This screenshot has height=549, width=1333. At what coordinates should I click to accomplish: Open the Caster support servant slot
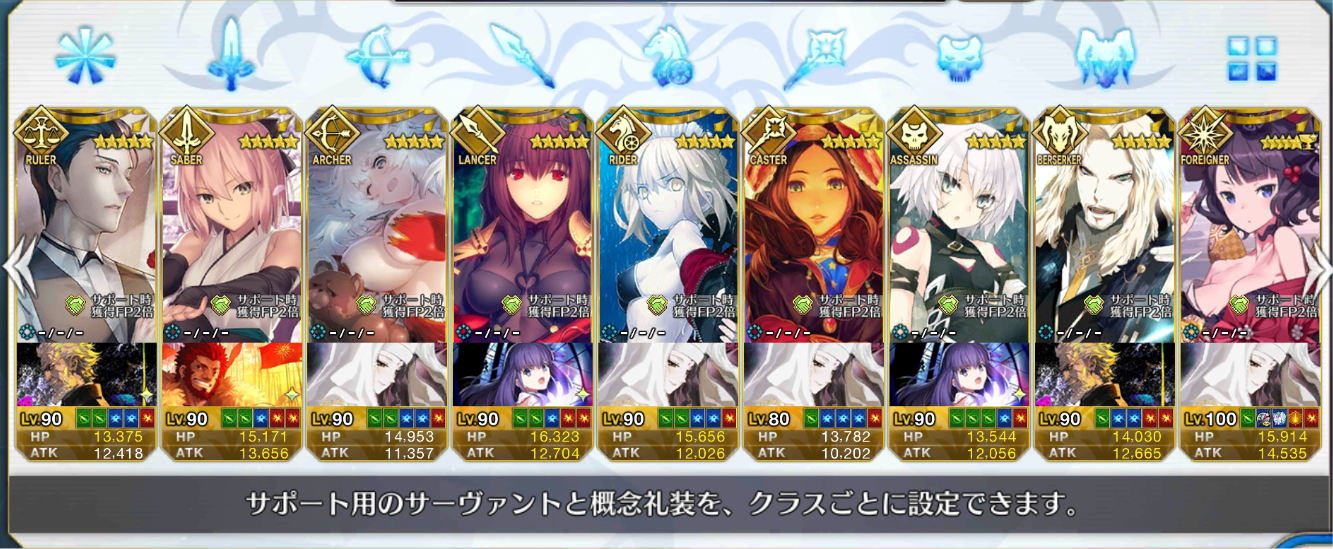[812, 230]
